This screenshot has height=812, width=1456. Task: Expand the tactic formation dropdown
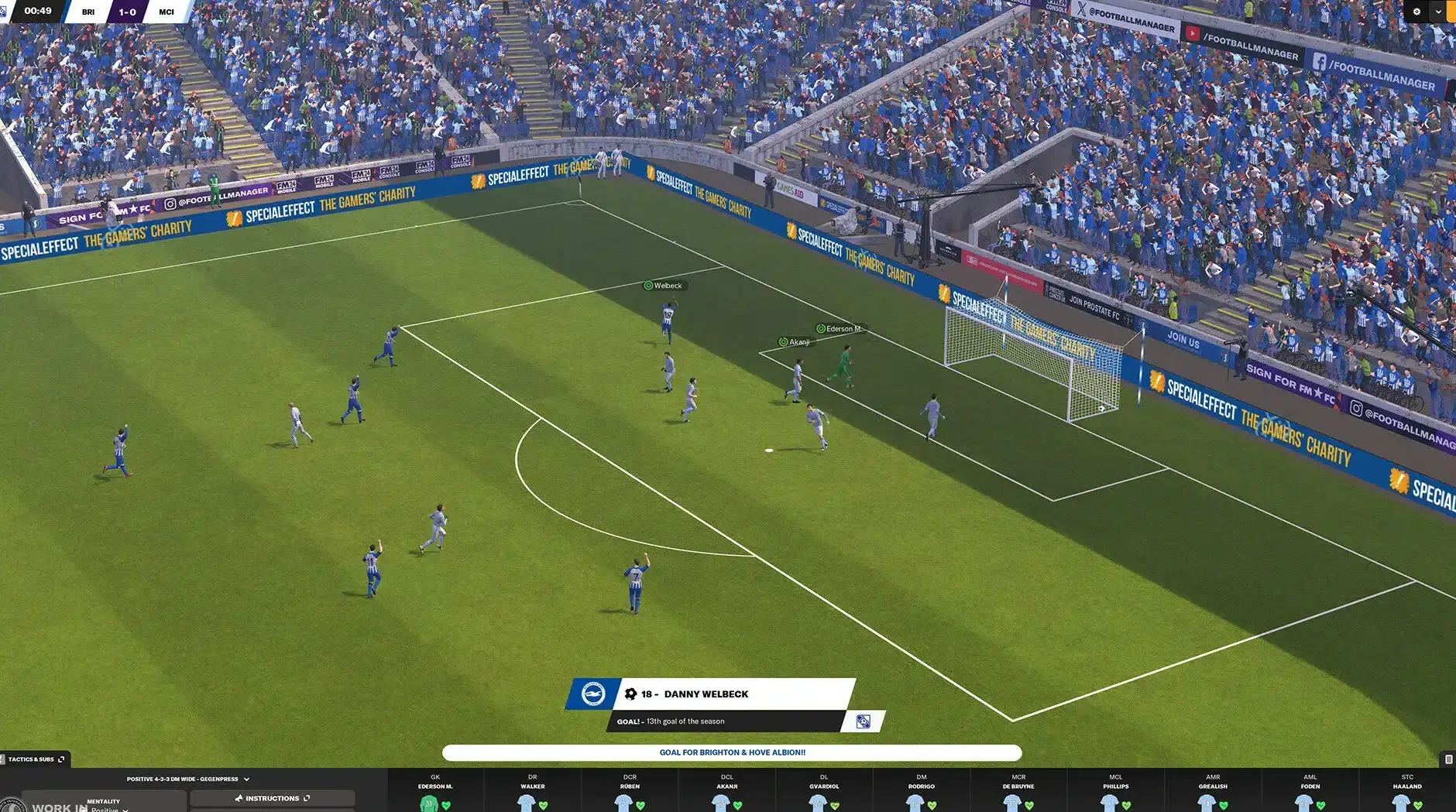(x=246, y=779)
